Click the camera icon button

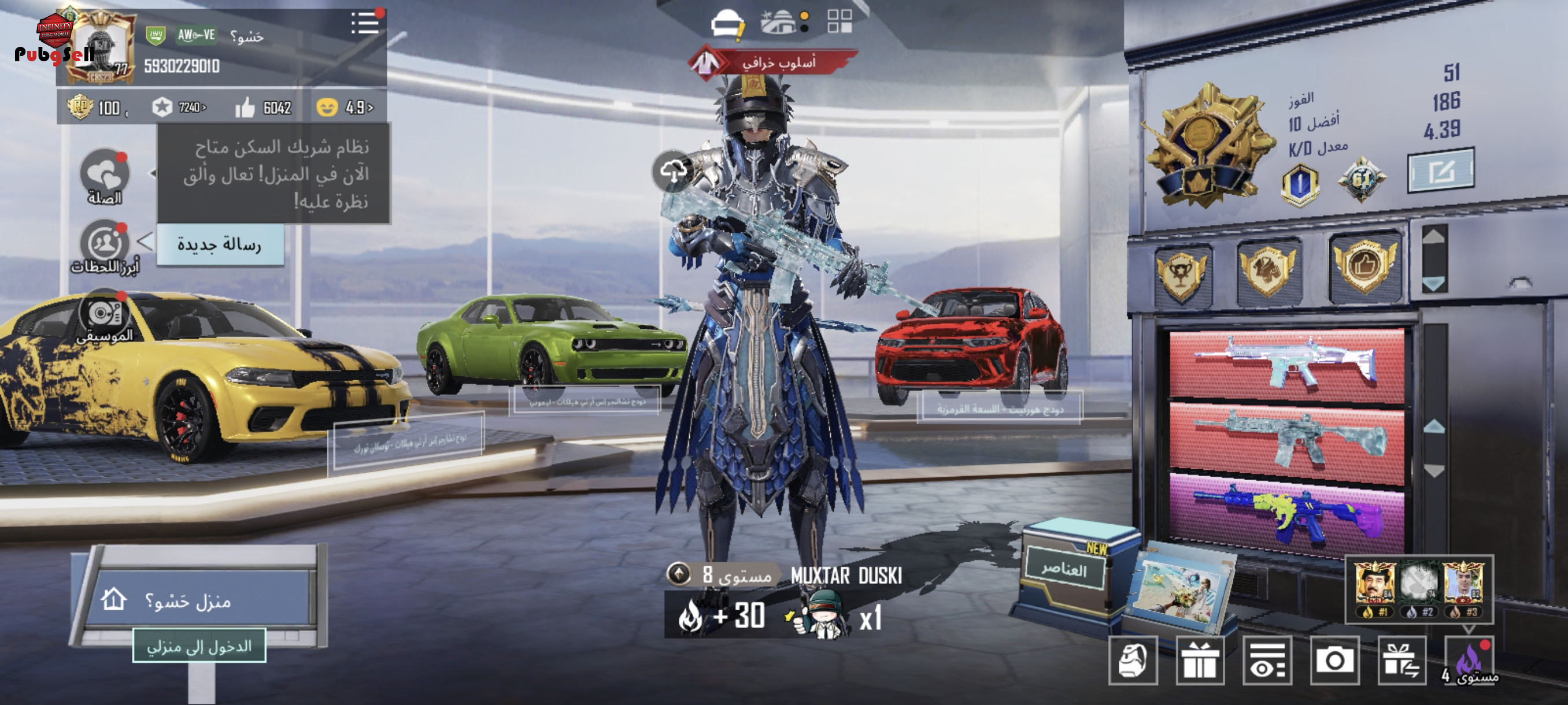[1334, 660]
